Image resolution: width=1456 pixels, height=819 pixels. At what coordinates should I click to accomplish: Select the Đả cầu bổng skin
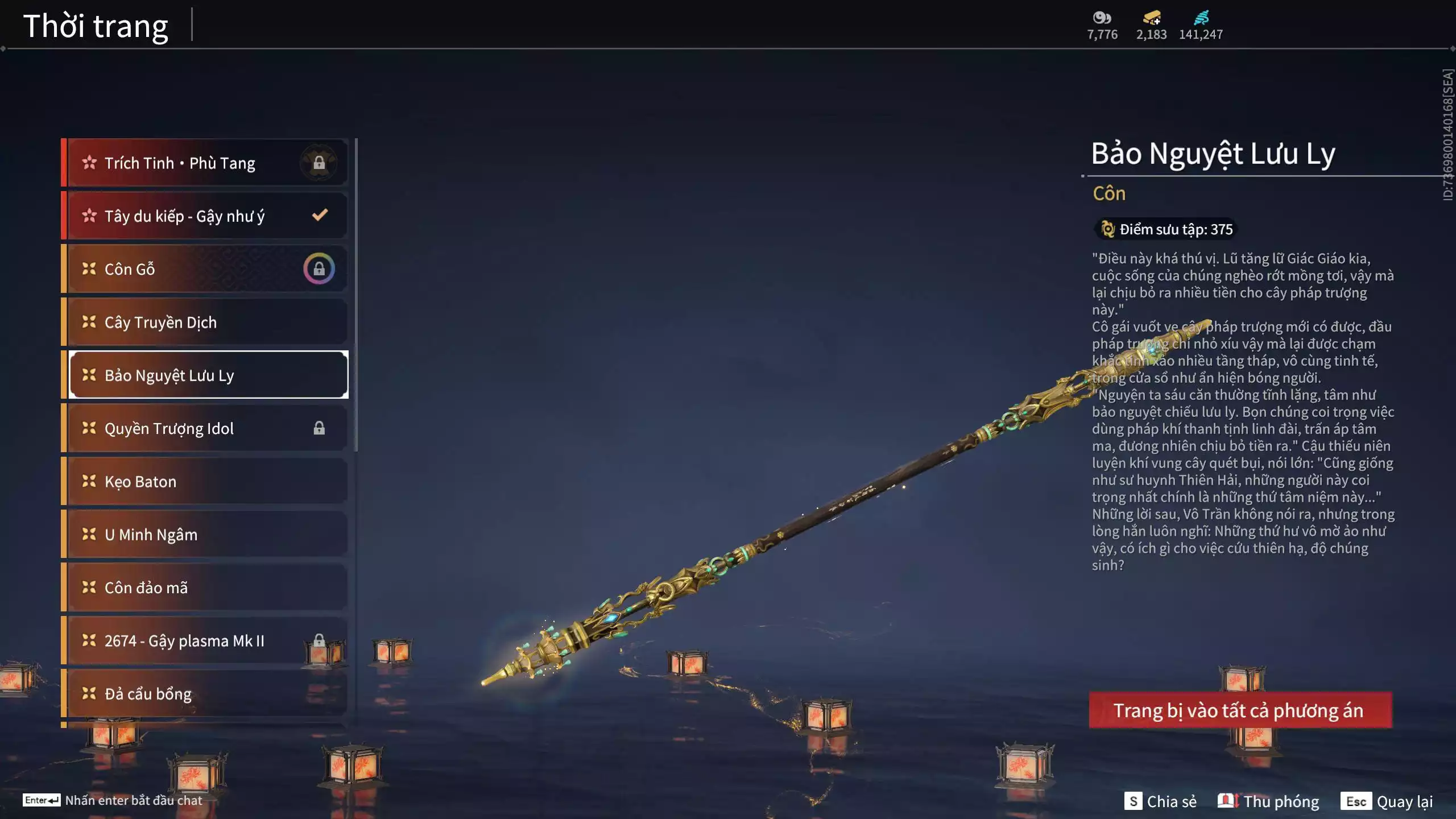pos(208,694)
